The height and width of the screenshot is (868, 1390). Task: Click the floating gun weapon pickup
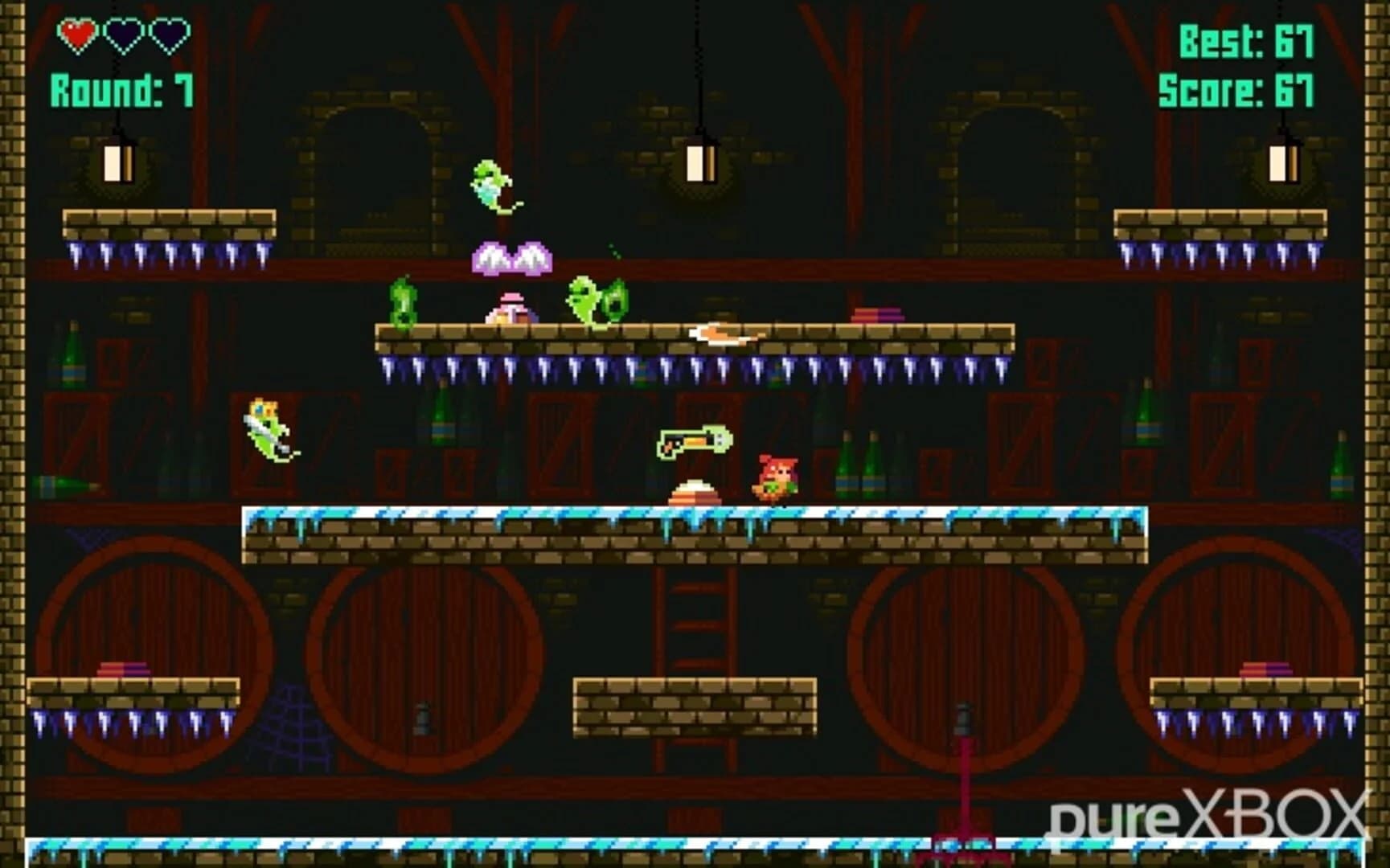[x=694, y=442]
